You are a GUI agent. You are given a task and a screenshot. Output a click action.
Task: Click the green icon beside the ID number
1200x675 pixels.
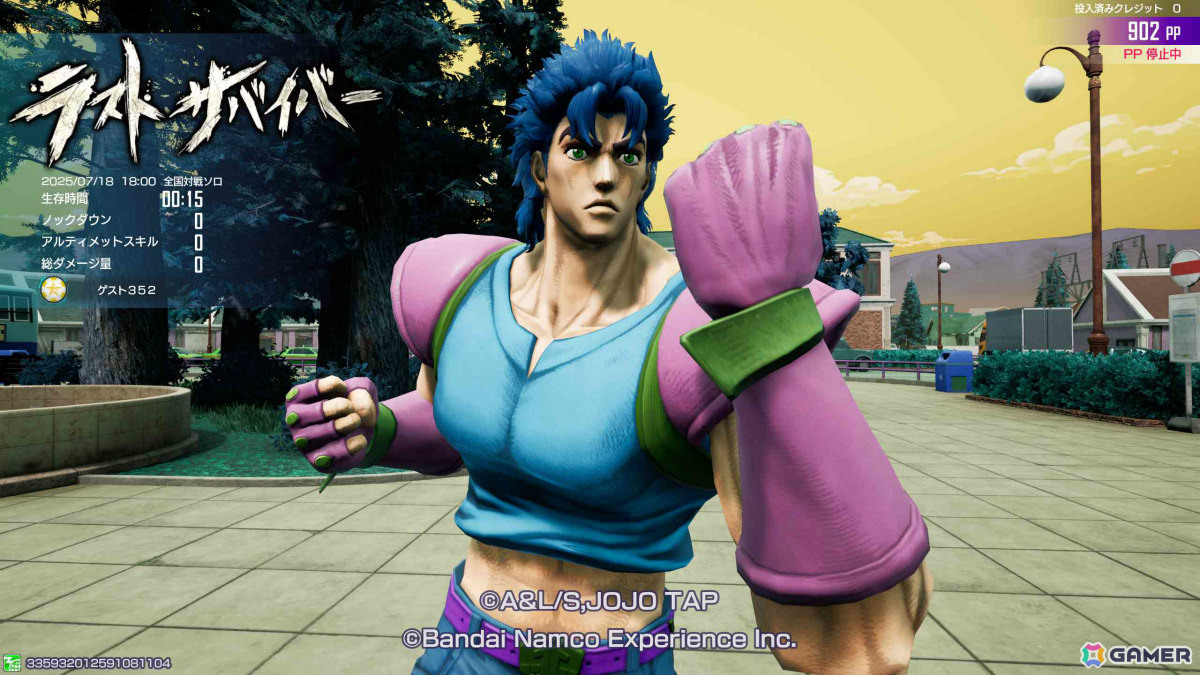pyautogui.click(x=12, y=662)
